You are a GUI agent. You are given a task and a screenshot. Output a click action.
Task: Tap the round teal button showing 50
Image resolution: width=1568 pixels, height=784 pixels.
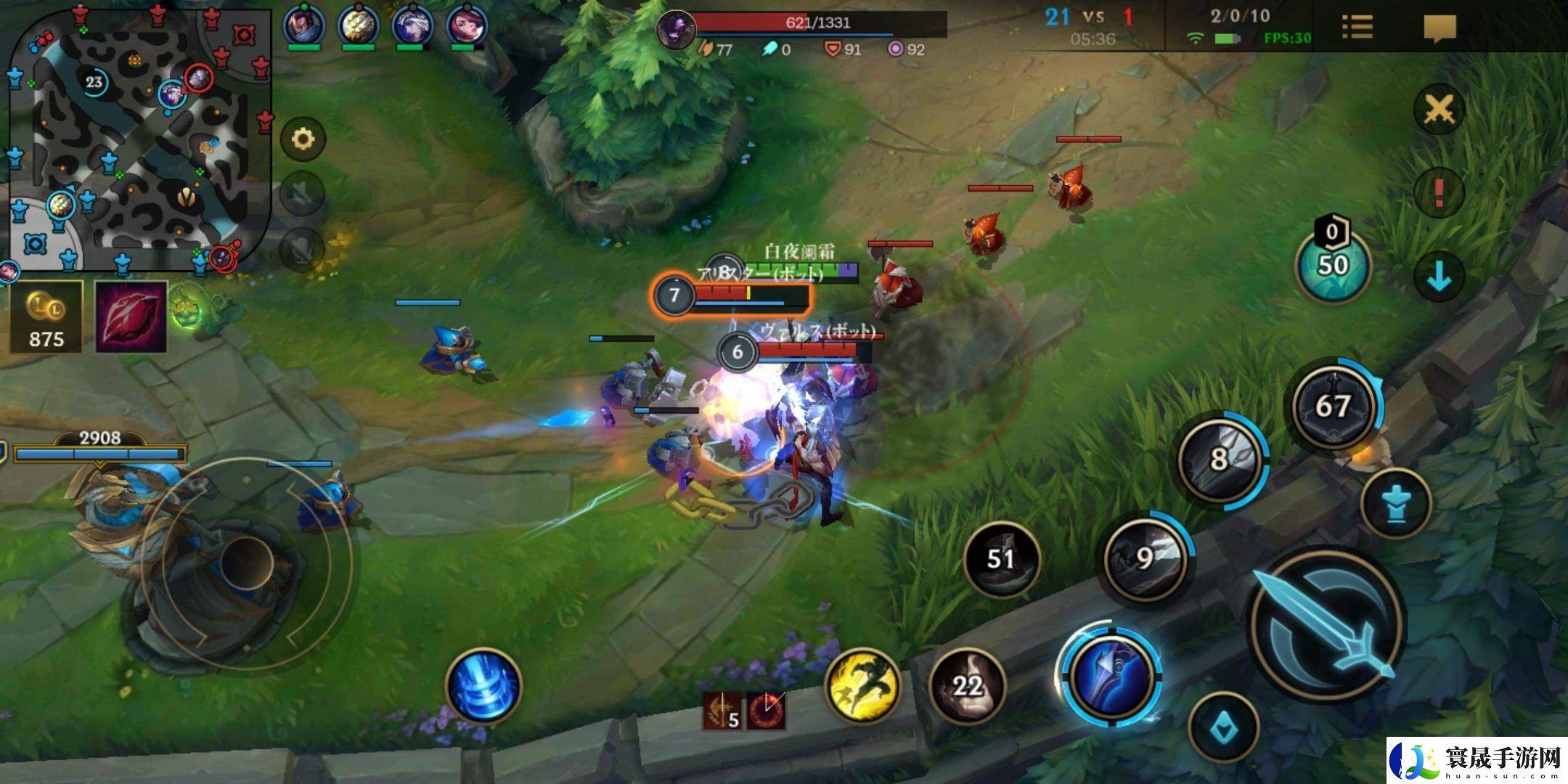point(1333,266)
